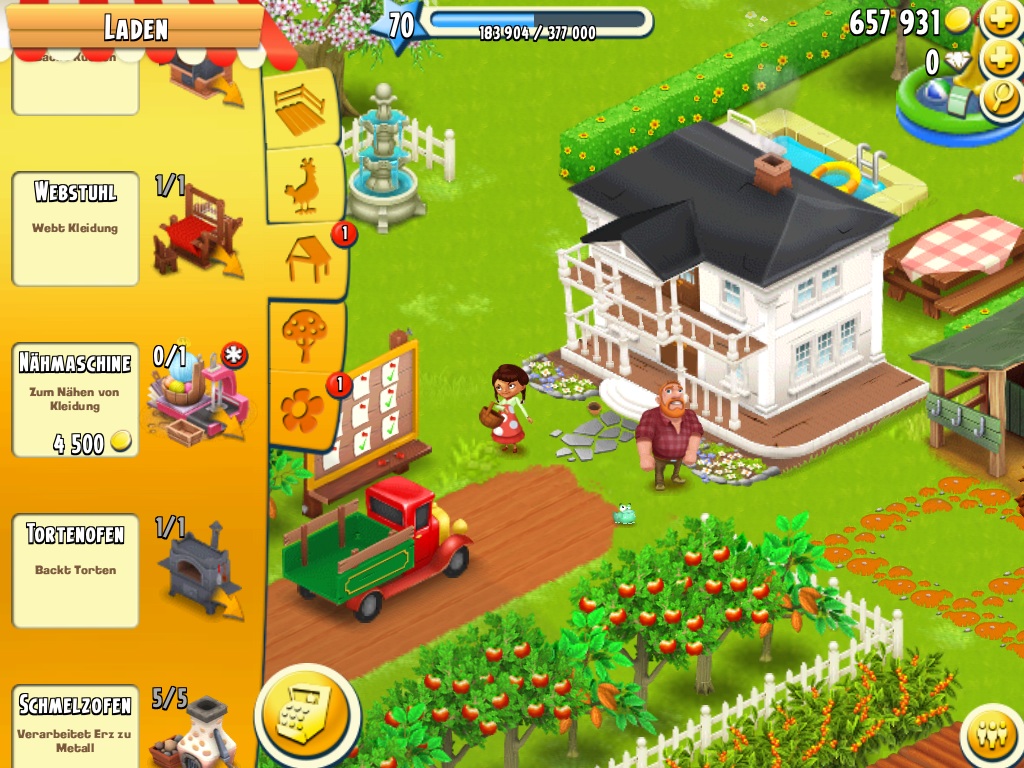The height and width of the screenshot is (768, 1024).
Task: Open the chicken animals tab
Action: (303, 185)
